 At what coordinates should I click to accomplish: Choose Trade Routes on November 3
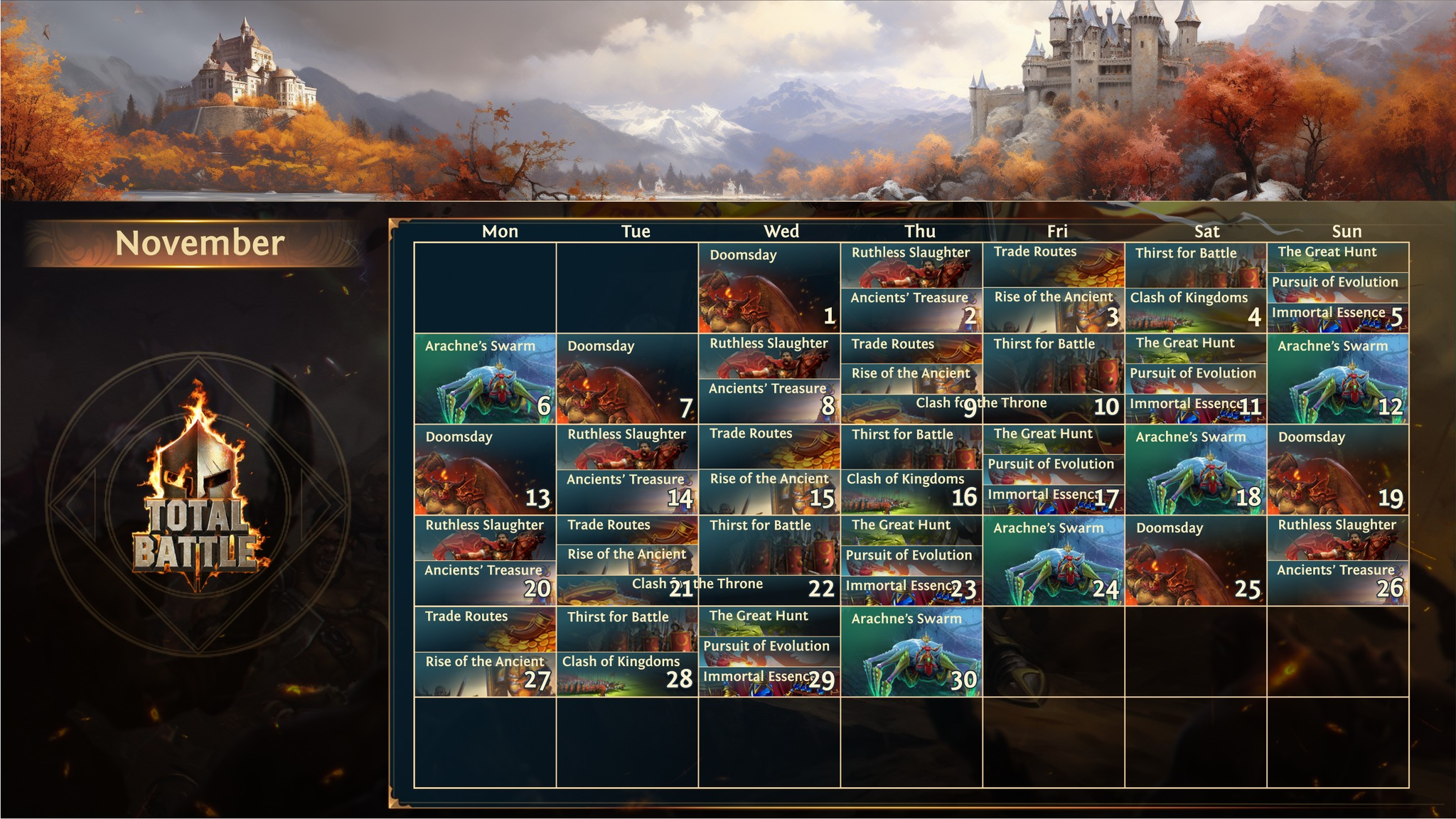[1053, 264]
